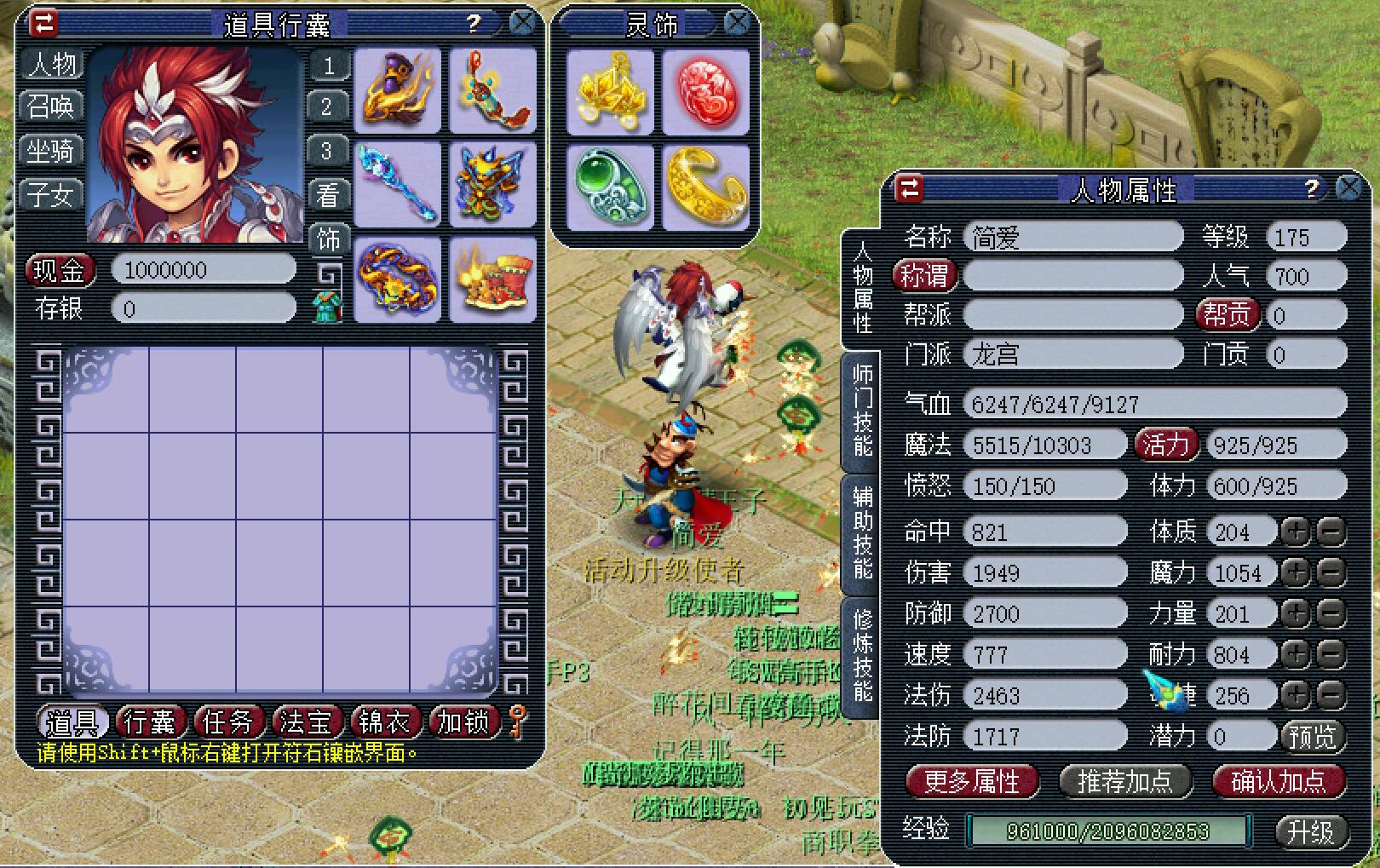Close the 道具行囊 inventory window
1380x868 pixels.
[x=521, y=23]
